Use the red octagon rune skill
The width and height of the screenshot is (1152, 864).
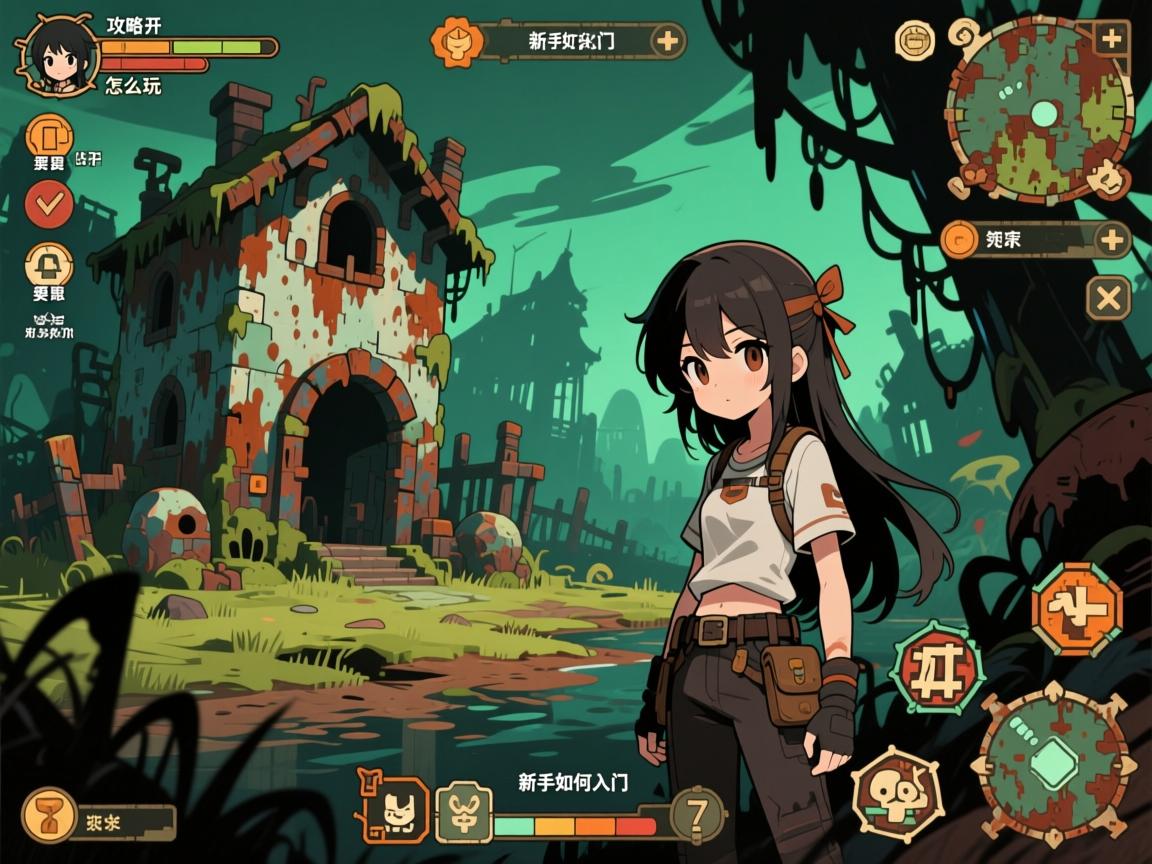936,665
